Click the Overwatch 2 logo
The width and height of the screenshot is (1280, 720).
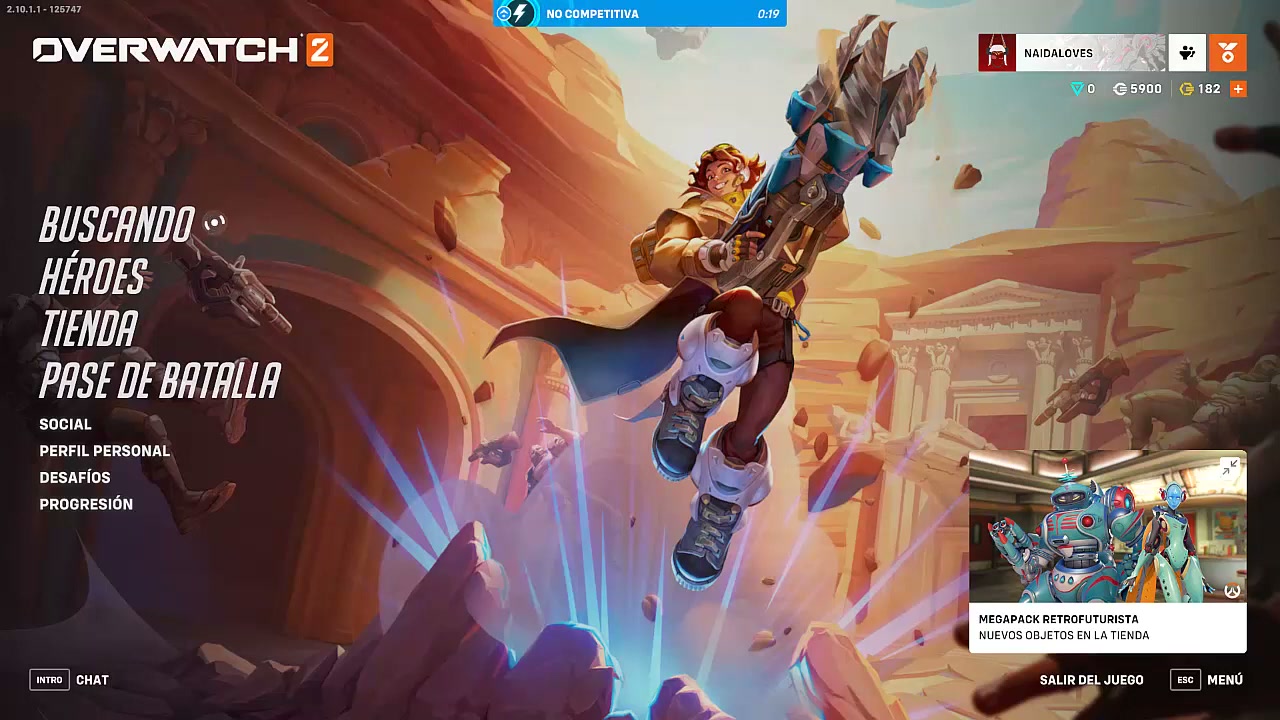(x=180, y=48)
